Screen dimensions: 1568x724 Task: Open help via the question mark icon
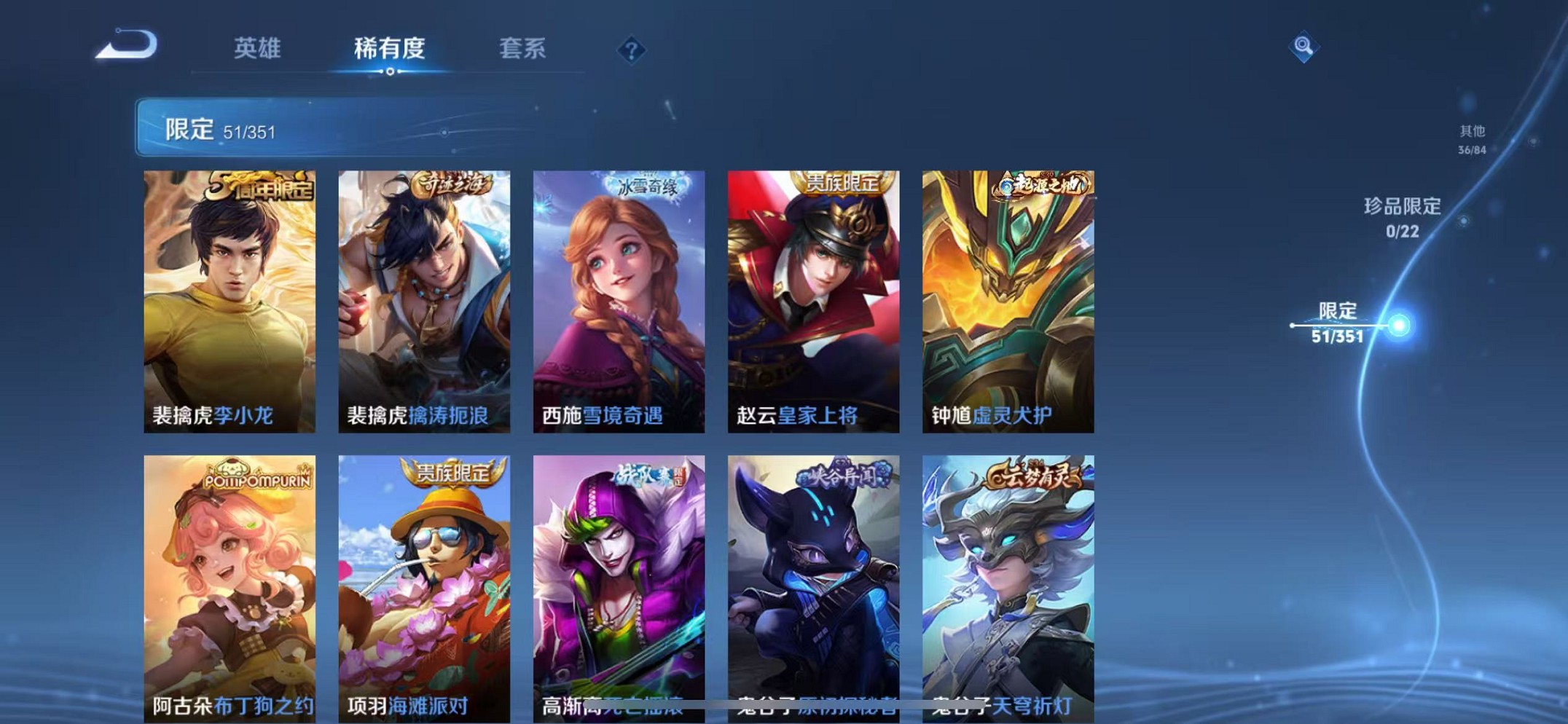[632, 49]
